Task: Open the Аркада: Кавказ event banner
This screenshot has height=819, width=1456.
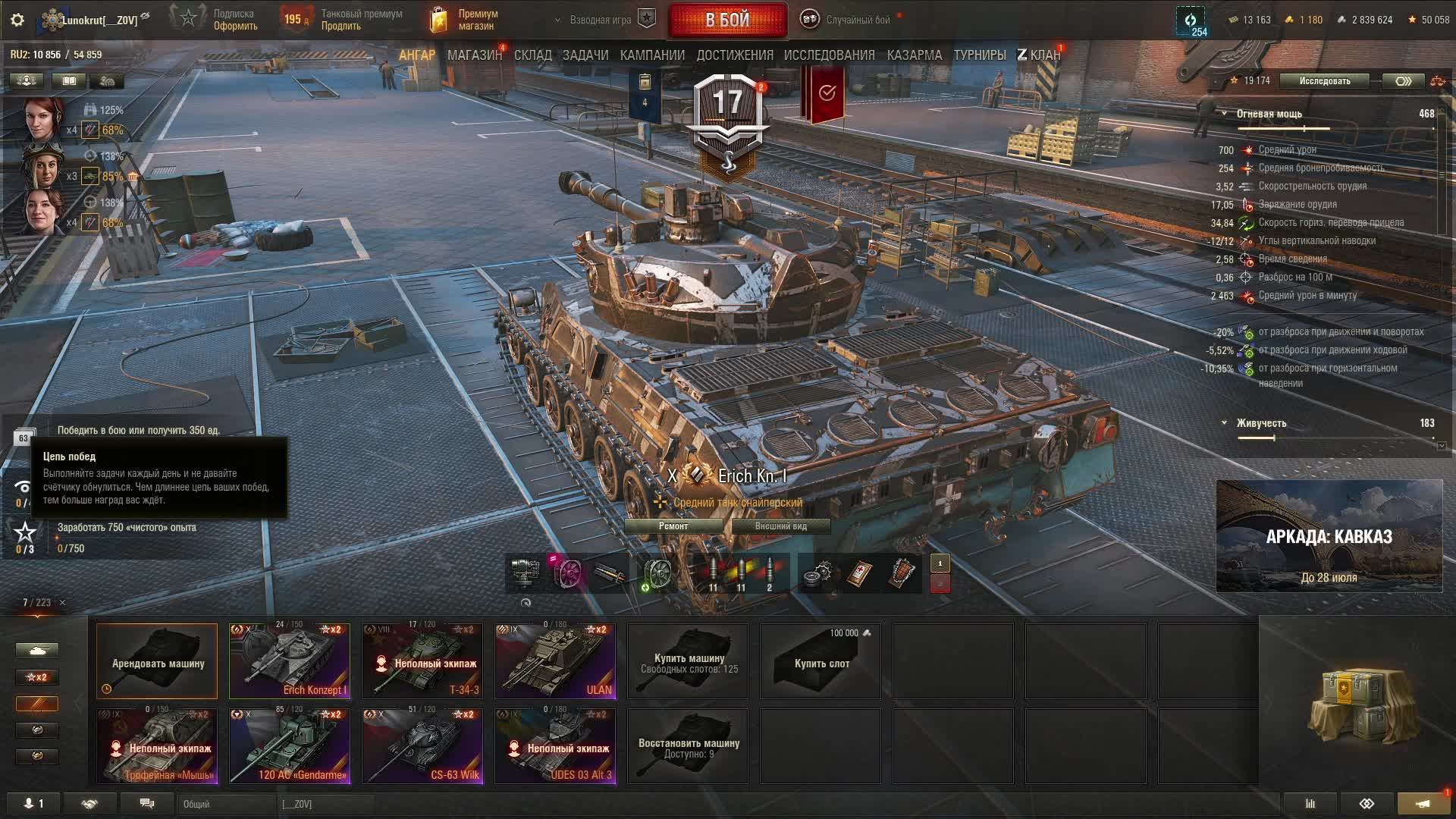Action: click(x=1329, y=535)
